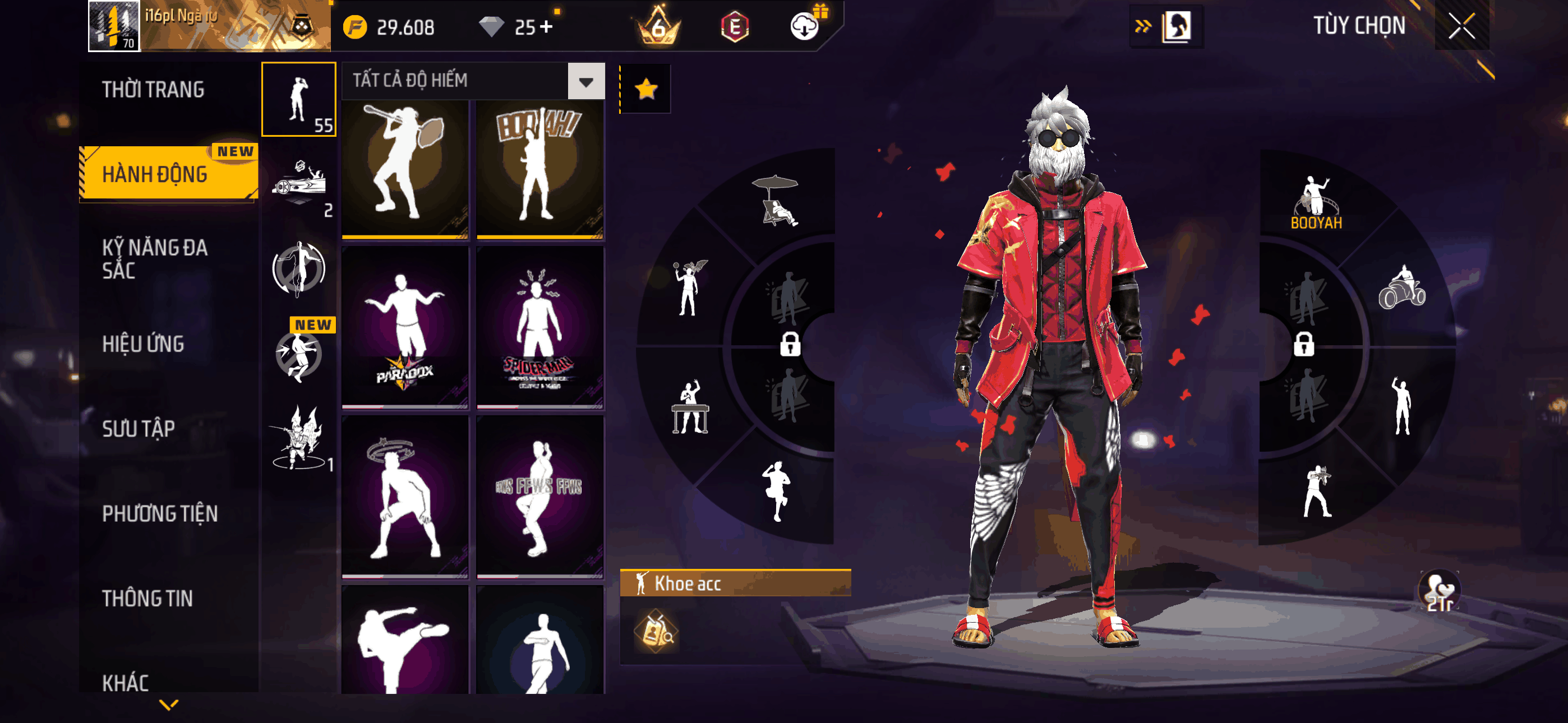Open the cloud download gift icon
1568x723 pixels.
805,26
